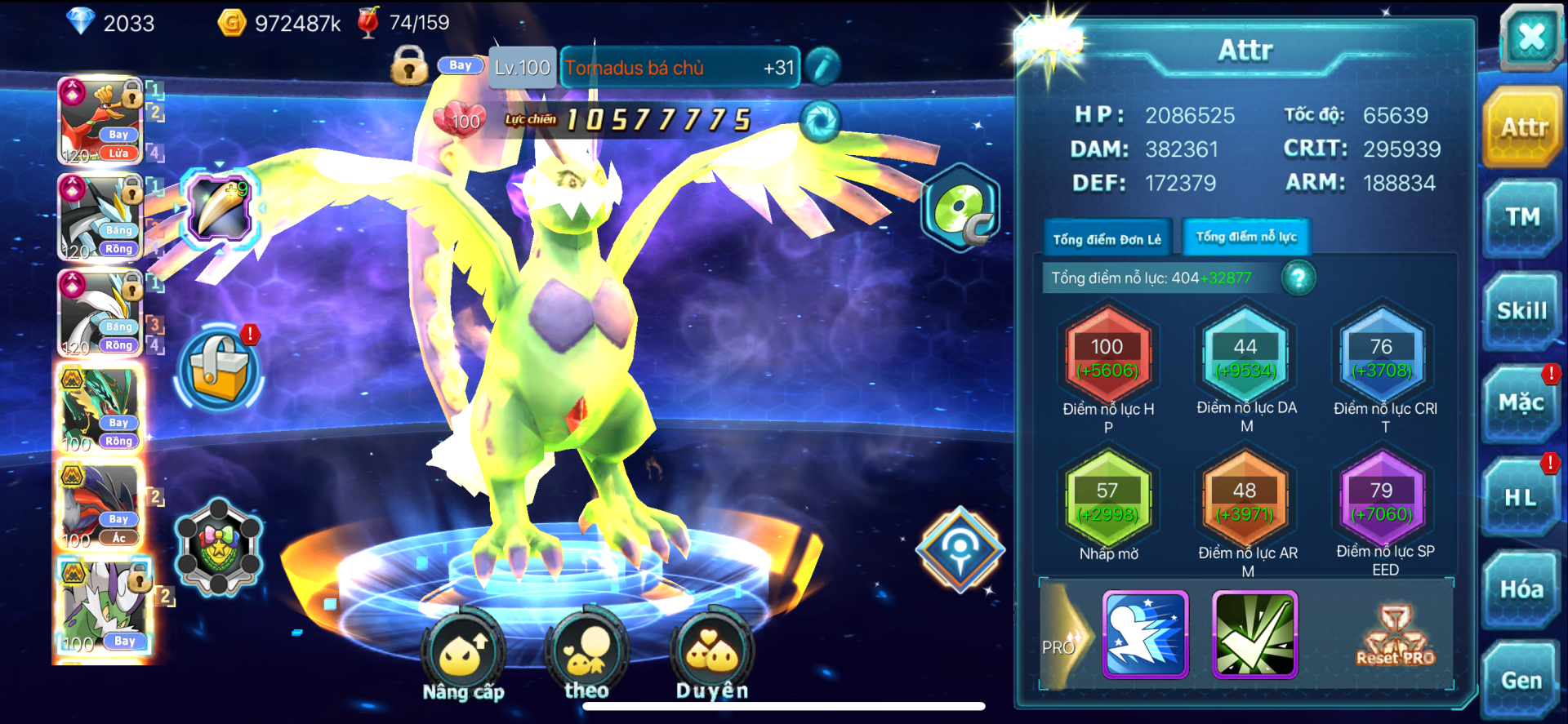This screenshot has width=1568, height=724.
Task: Click the Reset PRO button
Action: (x=1395, y=636)
